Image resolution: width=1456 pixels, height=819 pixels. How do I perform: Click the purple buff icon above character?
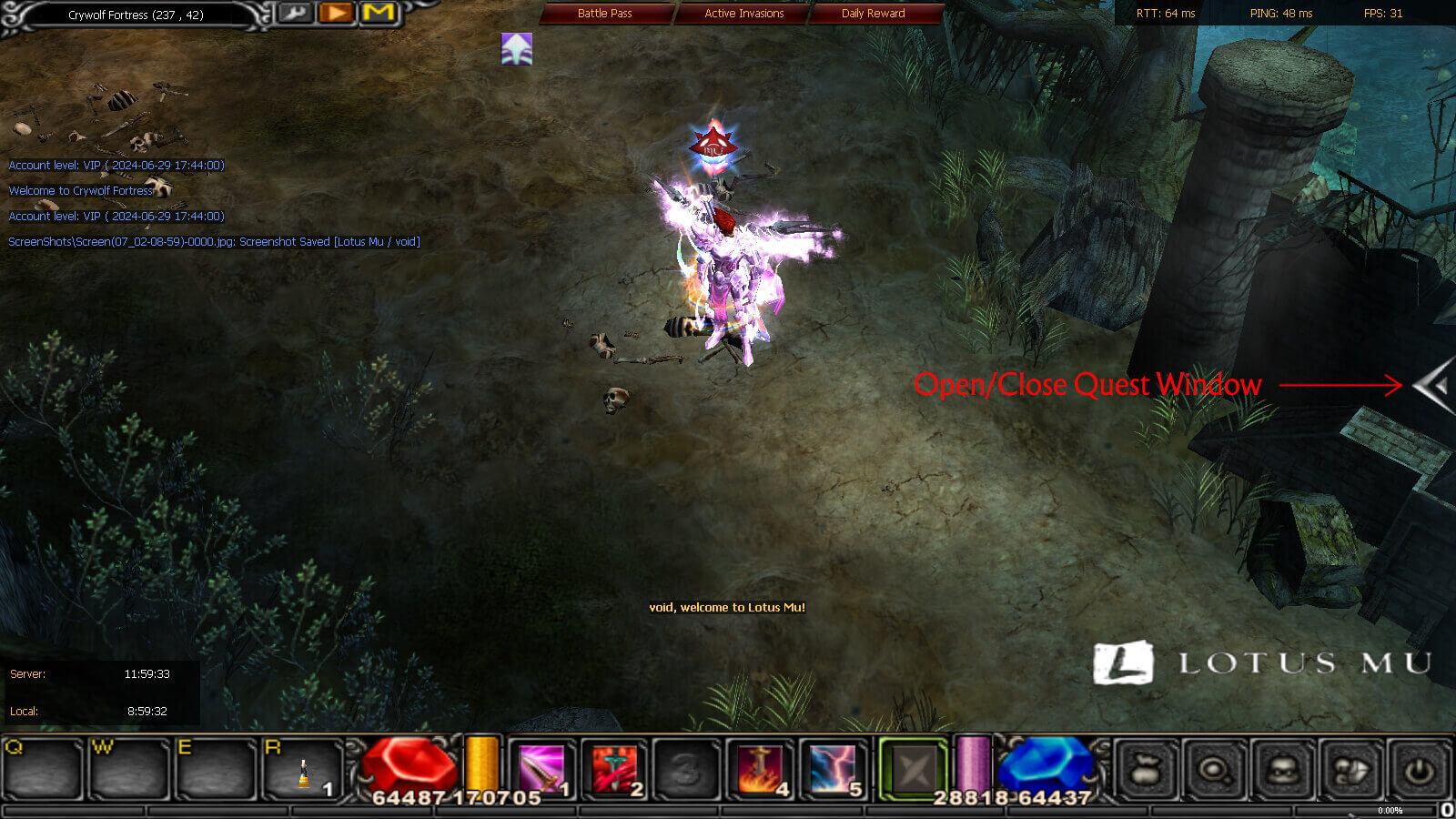[516, 47]
